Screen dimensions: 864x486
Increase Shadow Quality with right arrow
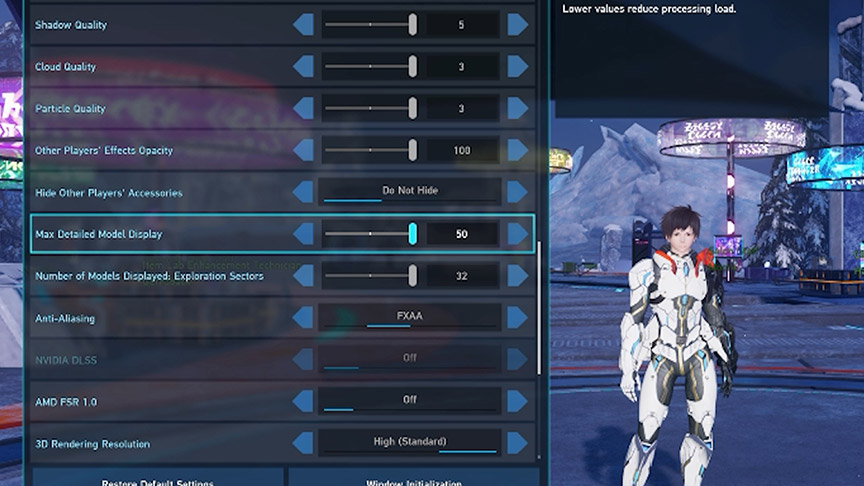tap(517, 24)
